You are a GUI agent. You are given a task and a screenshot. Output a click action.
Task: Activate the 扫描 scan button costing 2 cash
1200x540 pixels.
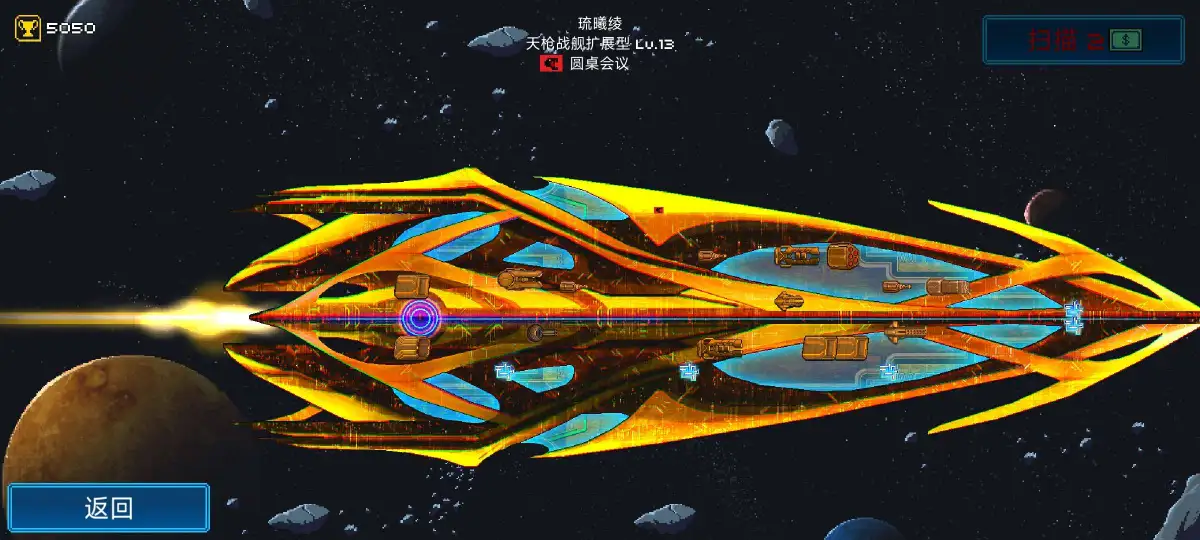pyautogui.click(x=1083, y=40)
